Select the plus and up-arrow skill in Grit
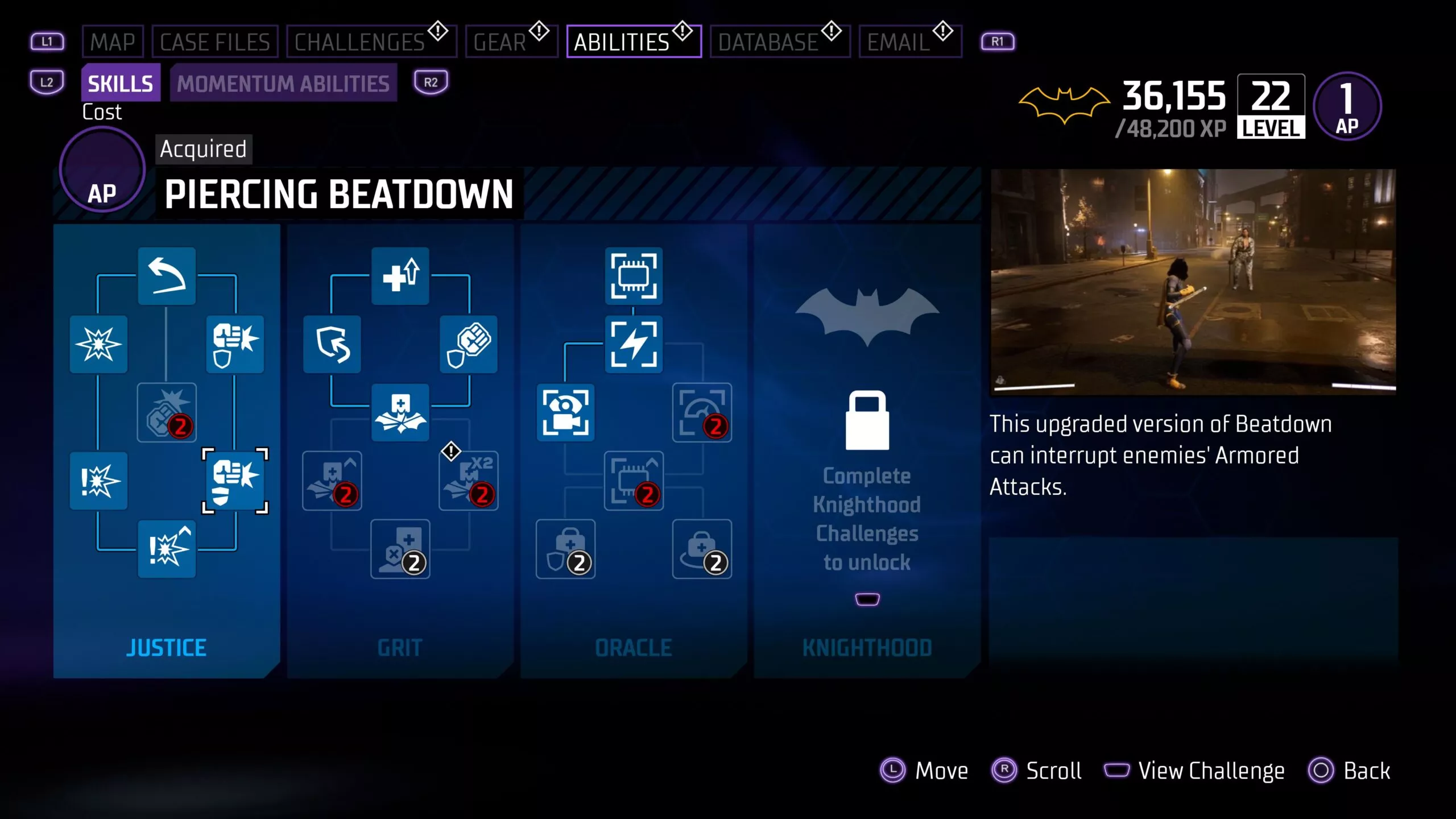Image resolution: width=1456 pixels, height=819 pixels. 400,276
